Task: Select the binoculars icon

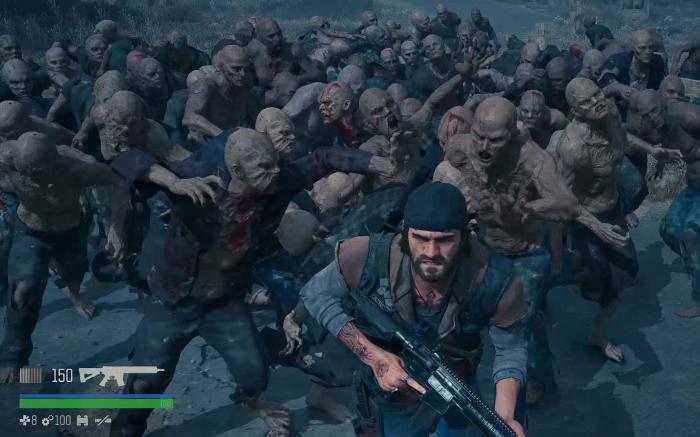Action: click(82, 421)
